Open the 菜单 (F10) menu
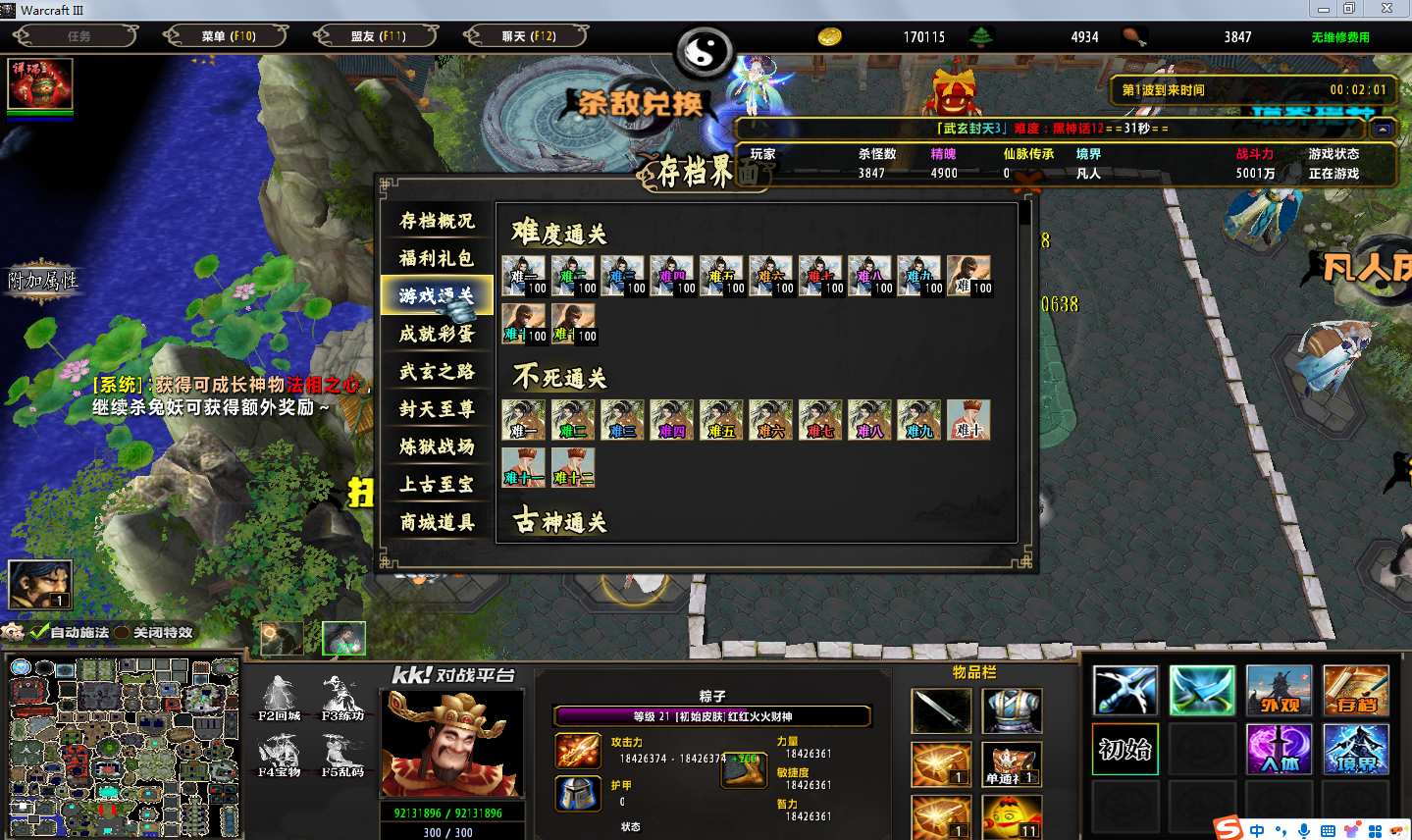 tap(228, 36)
